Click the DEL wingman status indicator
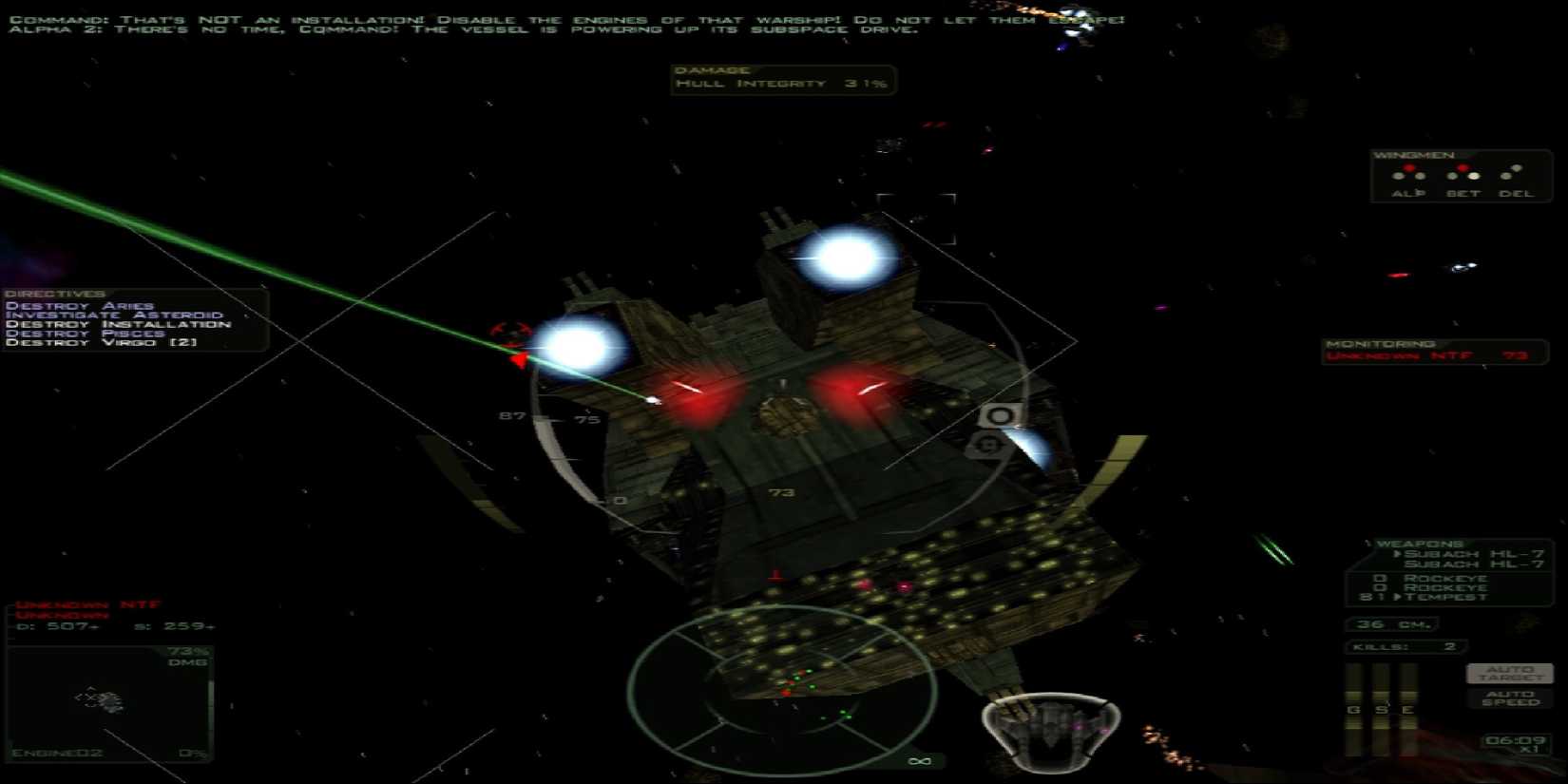The image size is (1568, 784). (1510, 175)
